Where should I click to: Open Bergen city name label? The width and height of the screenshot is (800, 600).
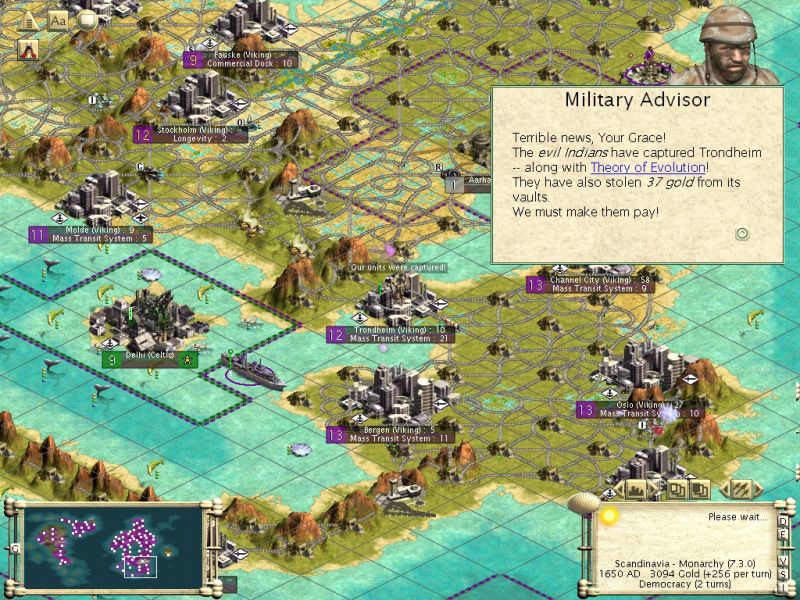[x=392, y=430]
